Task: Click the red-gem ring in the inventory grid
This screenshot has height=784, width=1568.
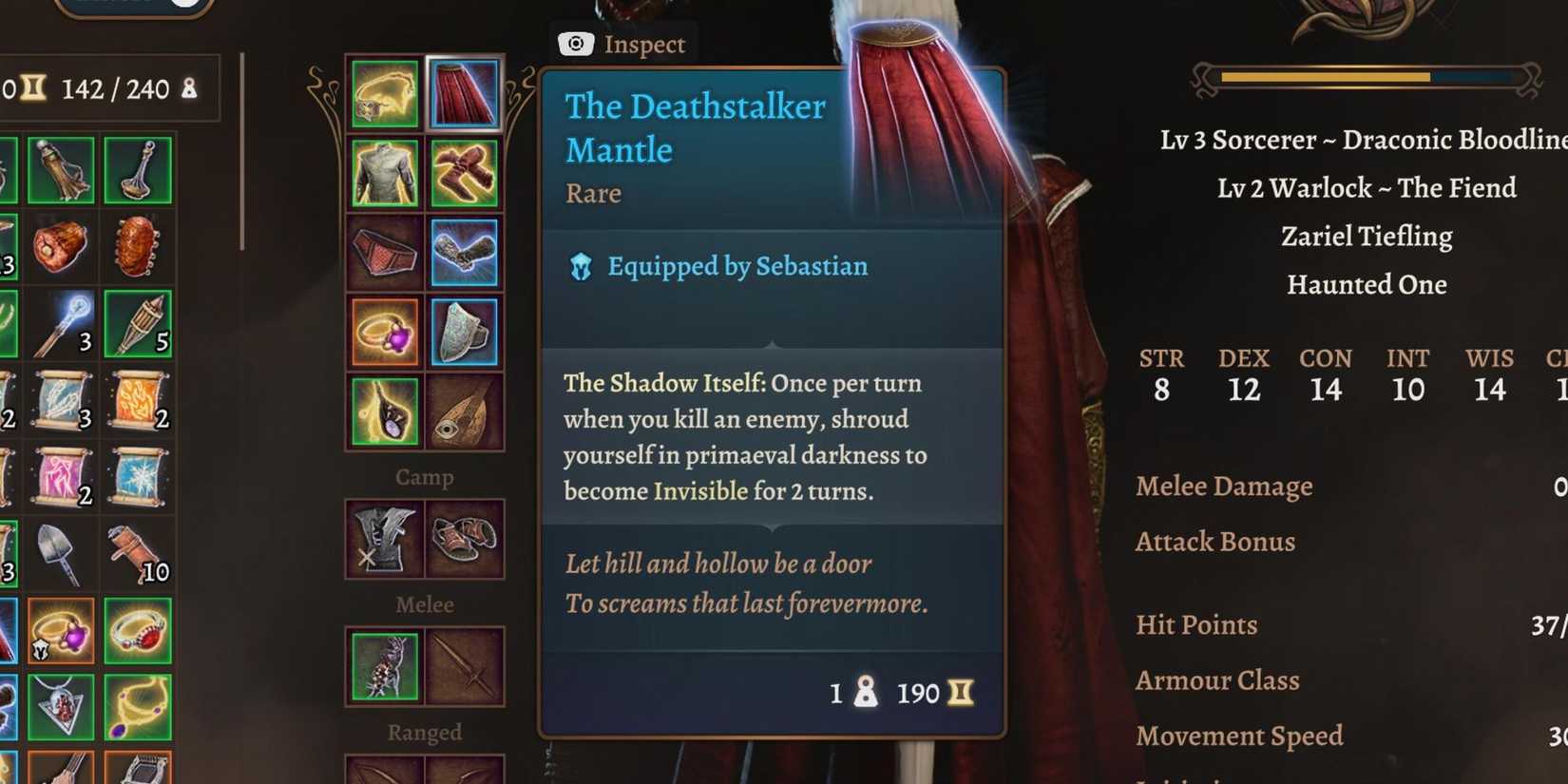Action: click(x=138, y=632)
